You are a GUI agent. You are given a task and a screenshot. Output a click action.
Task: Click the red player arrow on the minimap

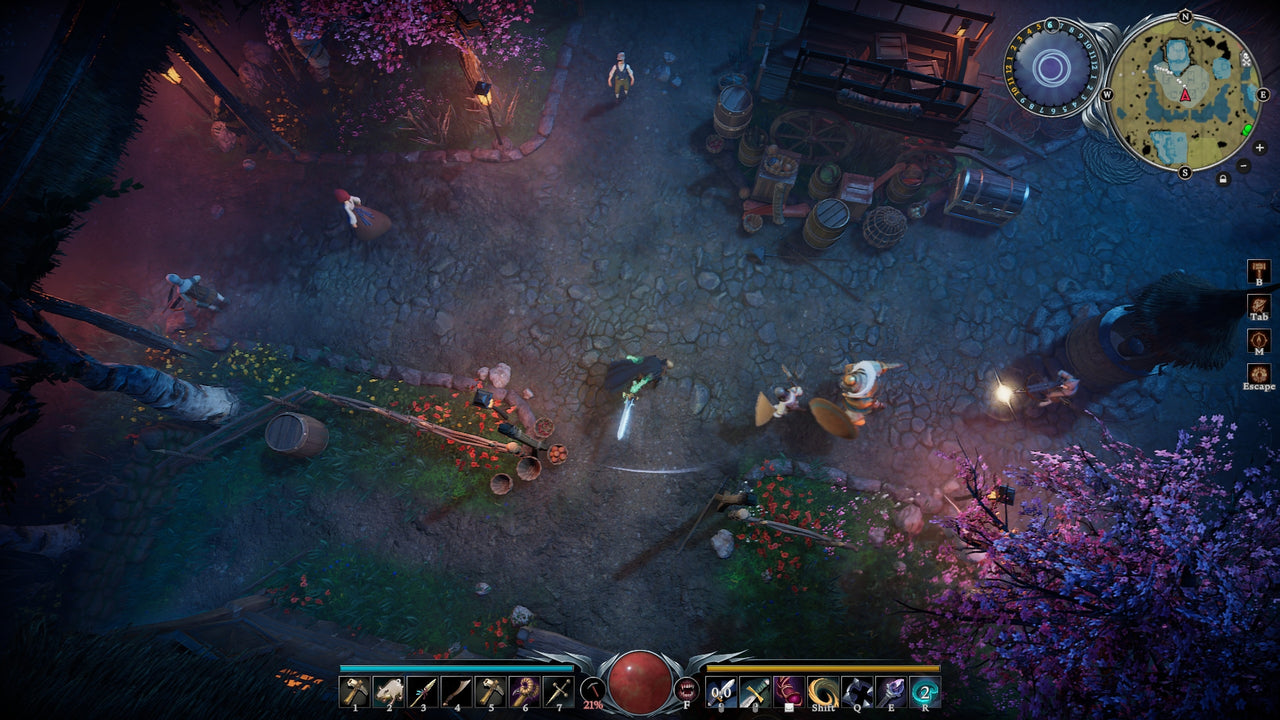[x=1184, y=95]
